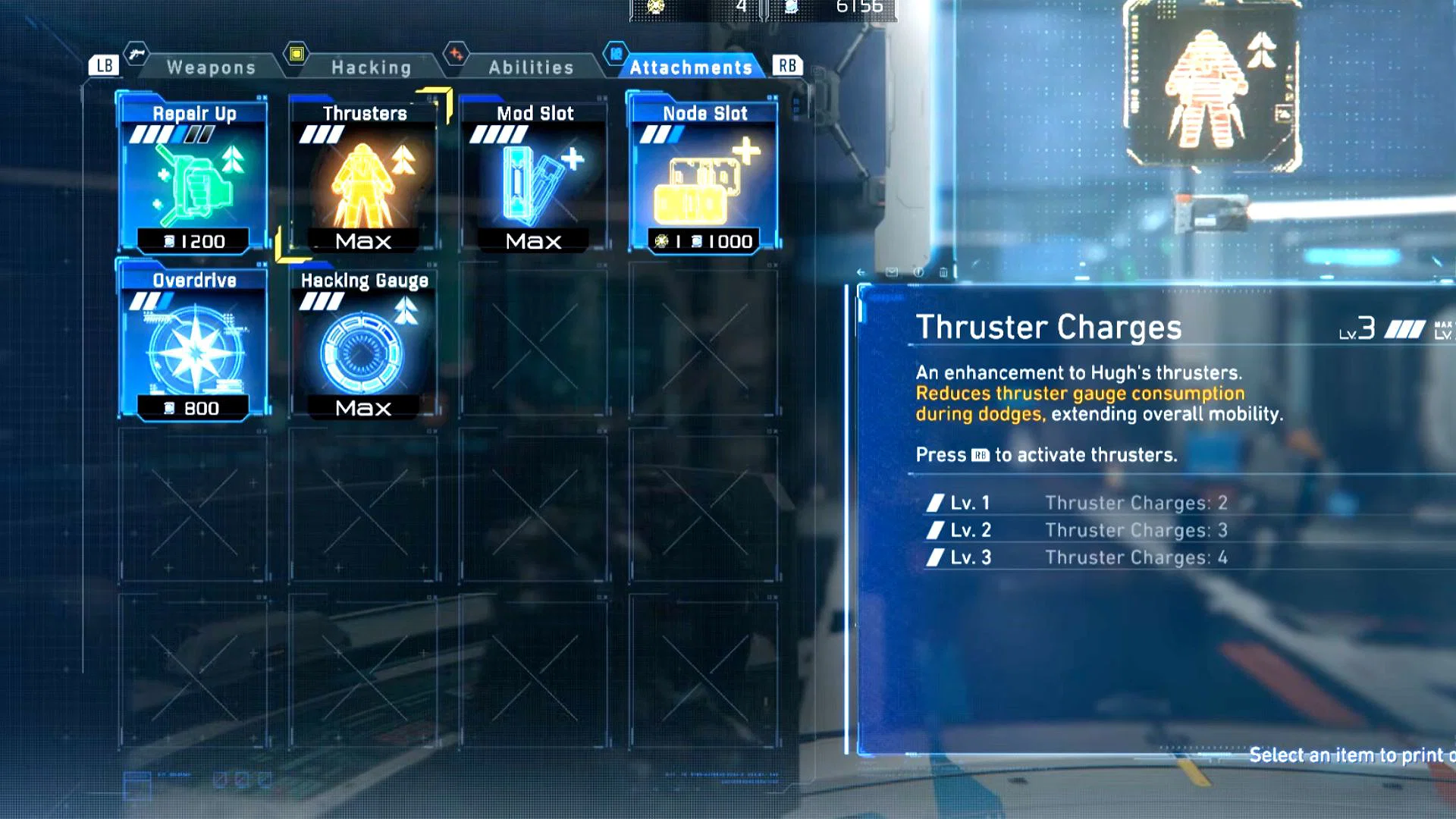Select the Thrusters attachment icon
The width and height of the screenshot is (1456, 819).
click(x=362, y=182)
